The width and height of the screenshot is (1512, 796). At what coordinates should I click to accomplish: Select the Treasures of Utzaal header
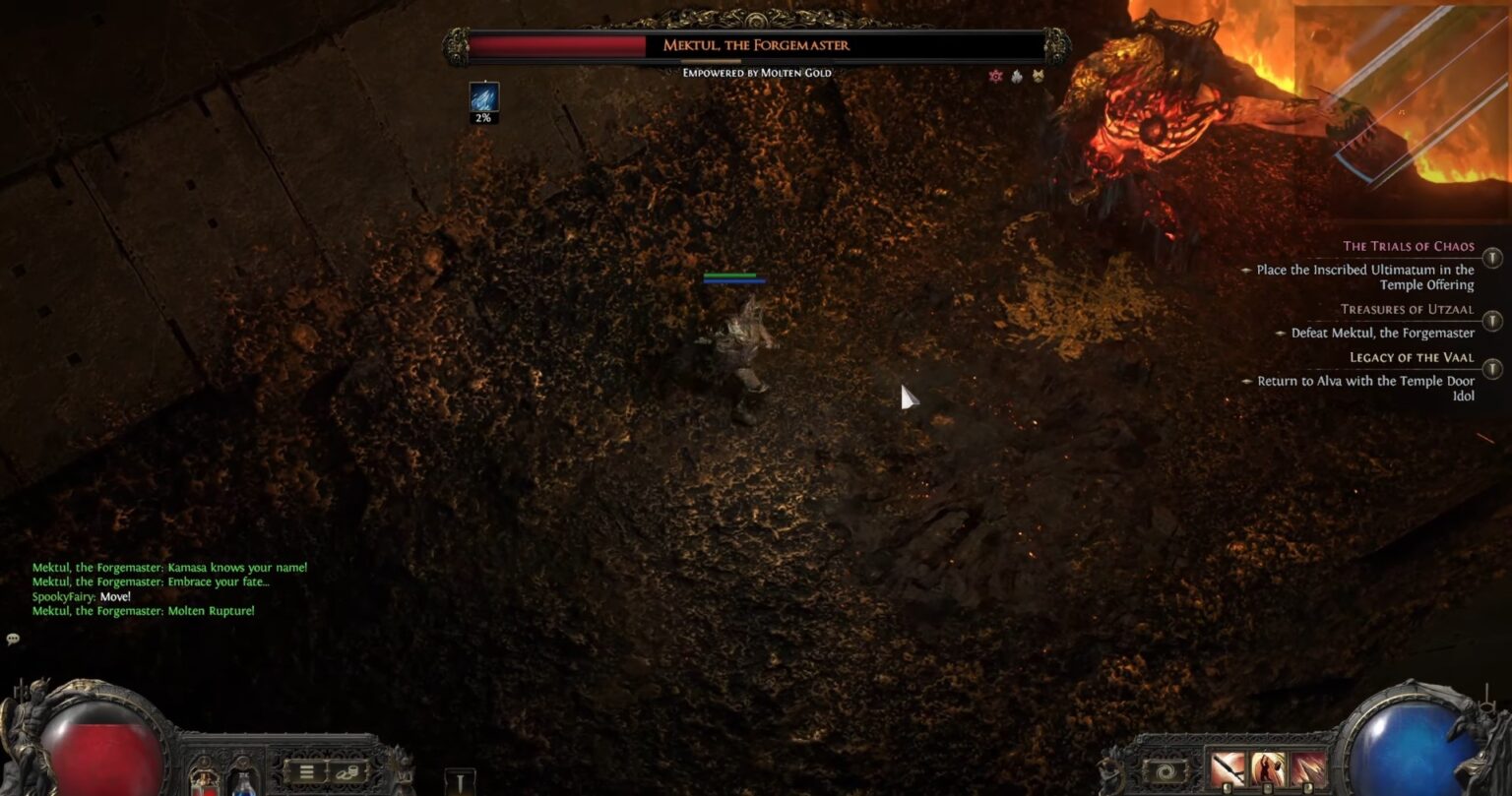(x=1407, y=309)
